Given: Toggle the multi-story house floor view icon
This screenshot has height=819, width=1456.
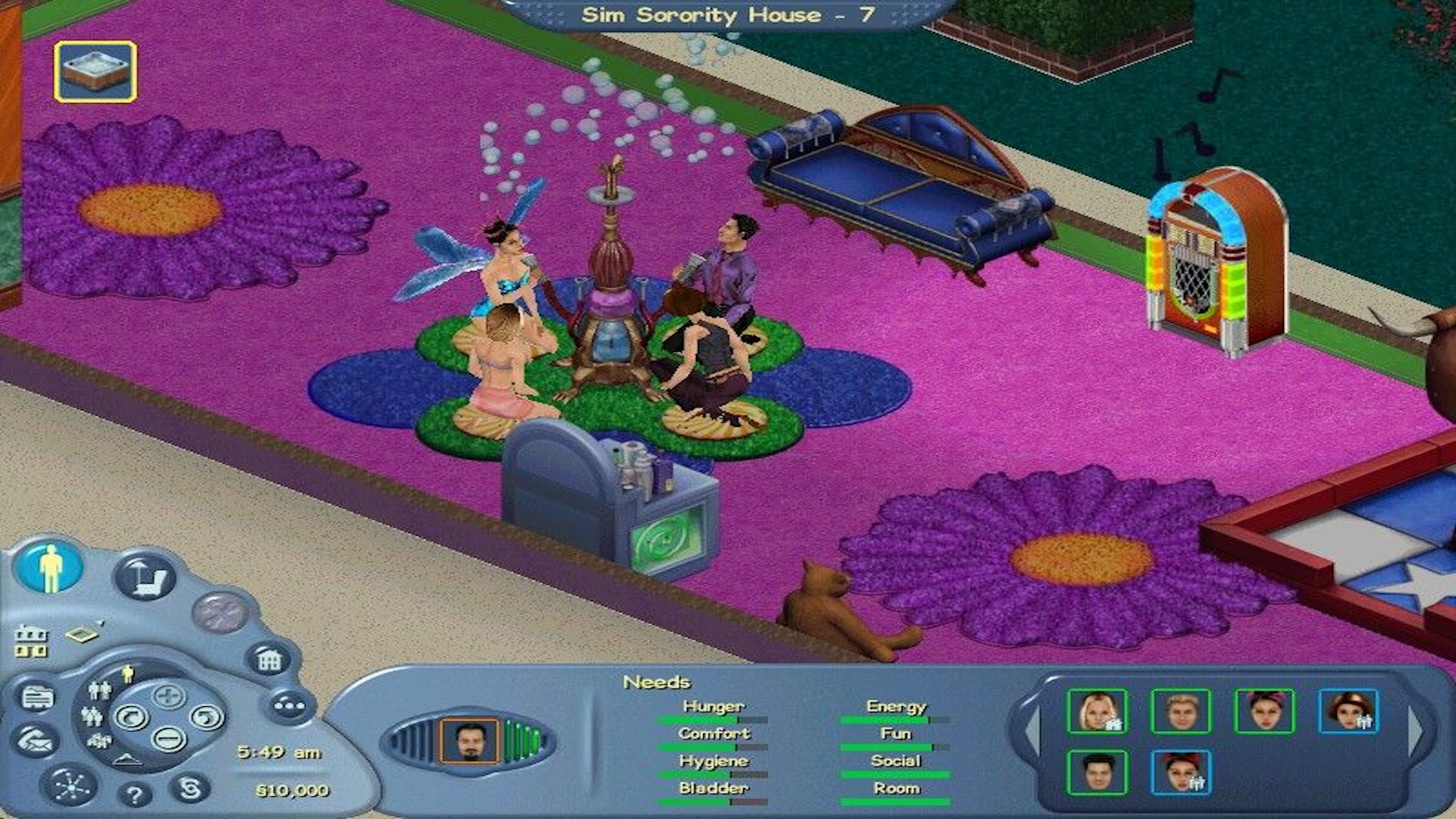Looking at the screenshot, I should [31, 642].
